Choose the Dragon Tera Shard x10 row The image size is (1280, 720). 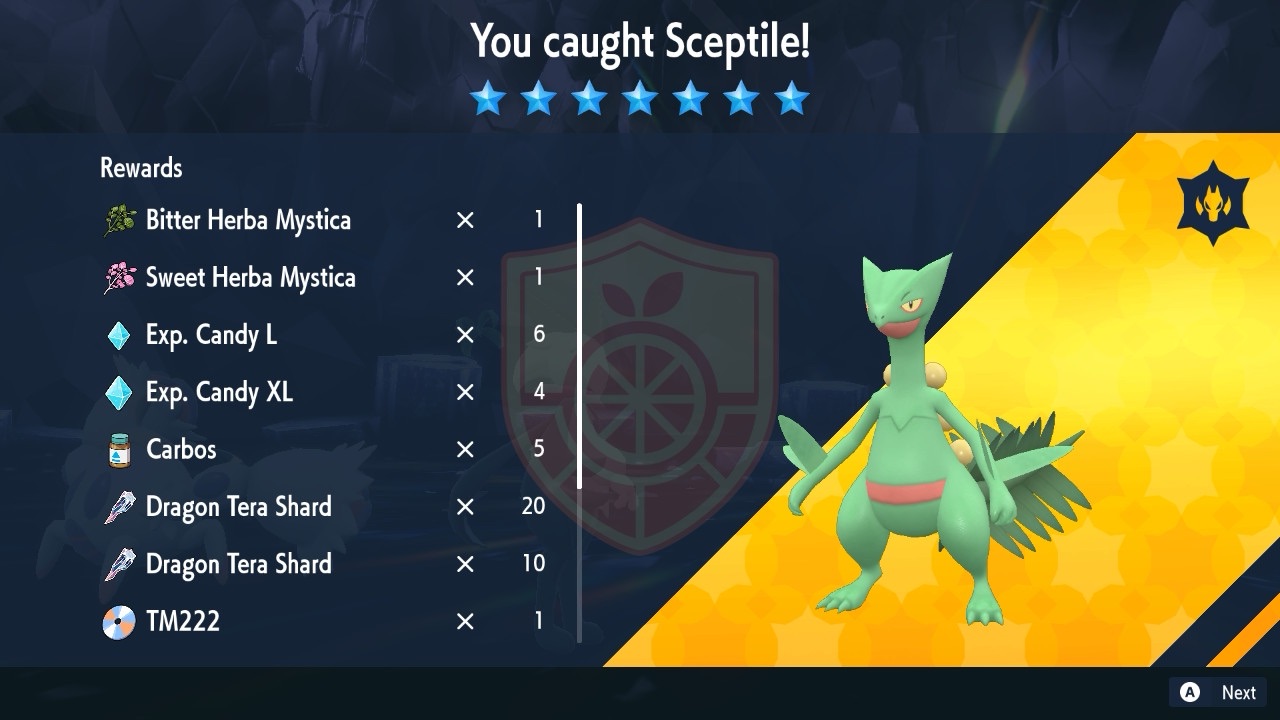(238, 564)
